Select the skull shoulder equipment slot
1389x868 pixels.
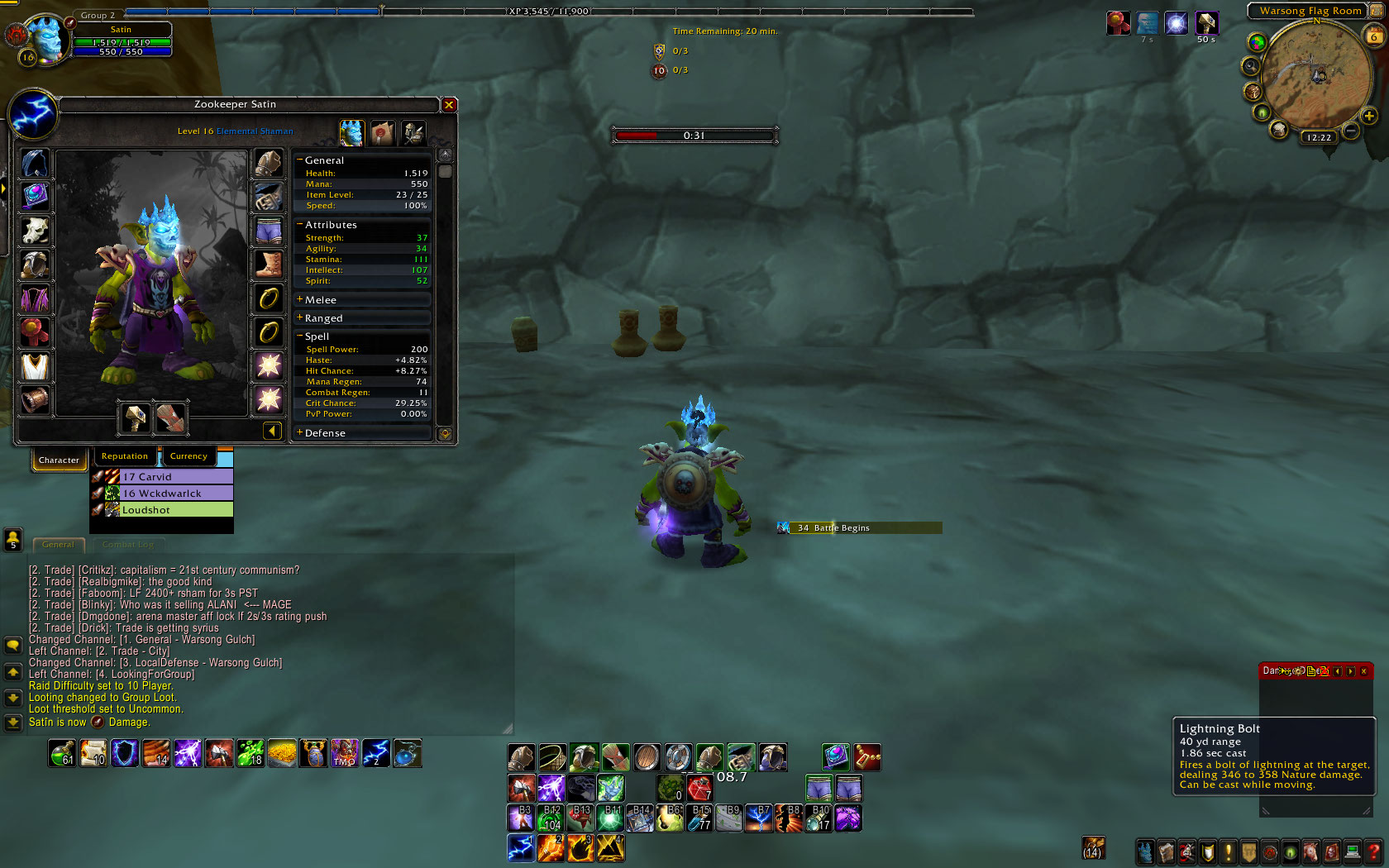(35, 231)
